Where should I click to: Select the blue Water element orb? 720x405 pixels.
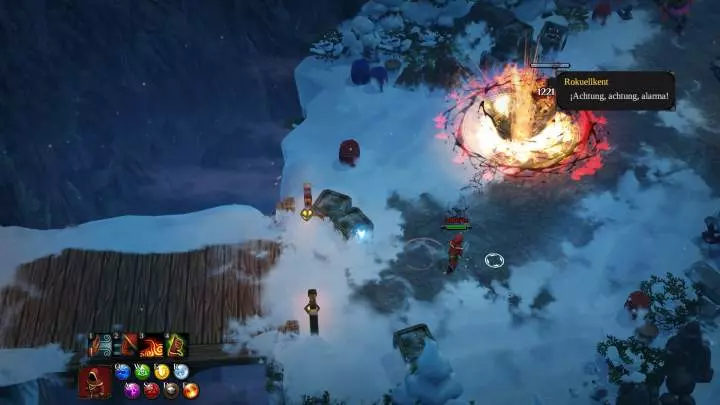pyautogui.click(x=122, y=371)
